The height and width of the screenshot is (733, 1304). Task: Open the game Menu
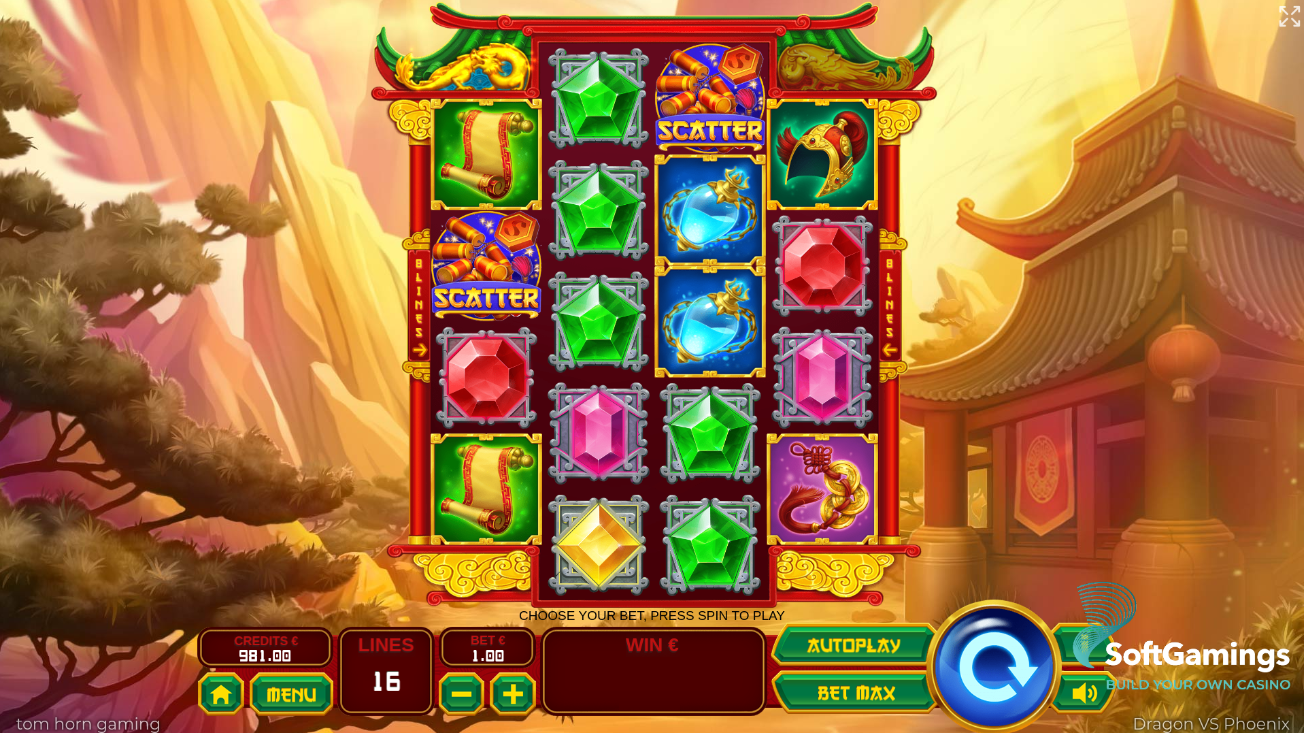291,694
